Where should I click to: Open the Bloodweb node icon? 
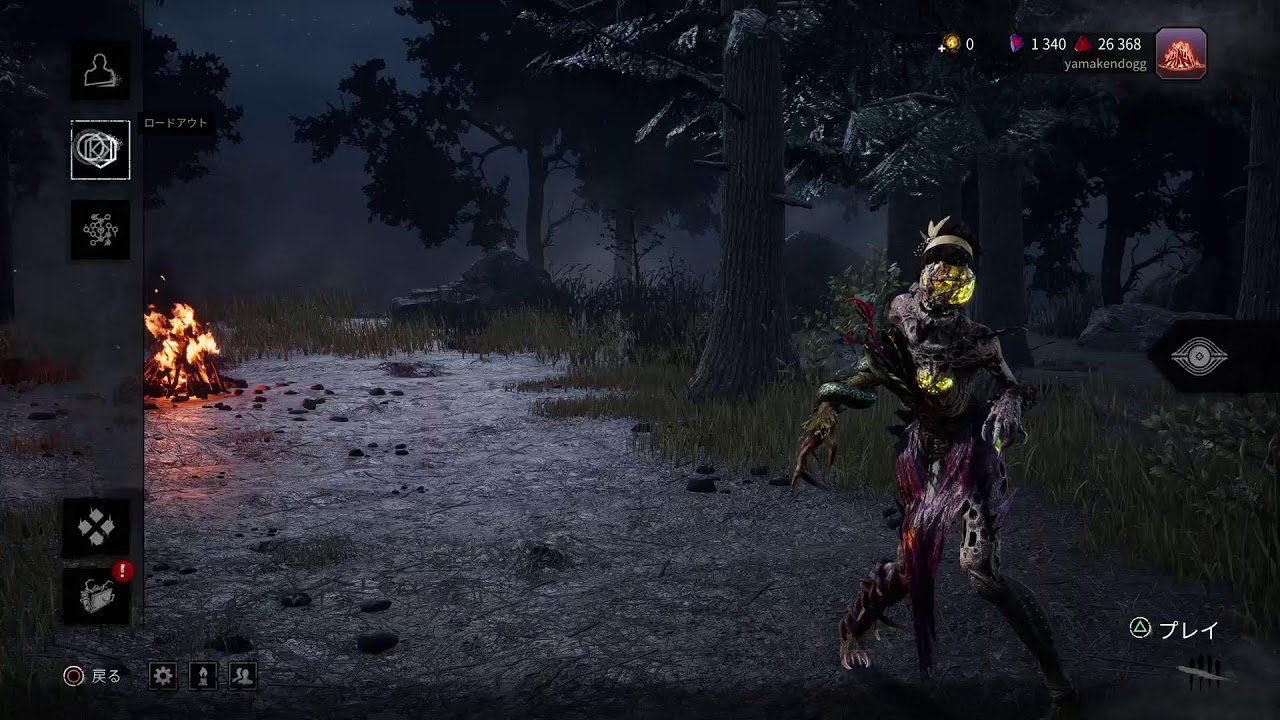point(100,230)
